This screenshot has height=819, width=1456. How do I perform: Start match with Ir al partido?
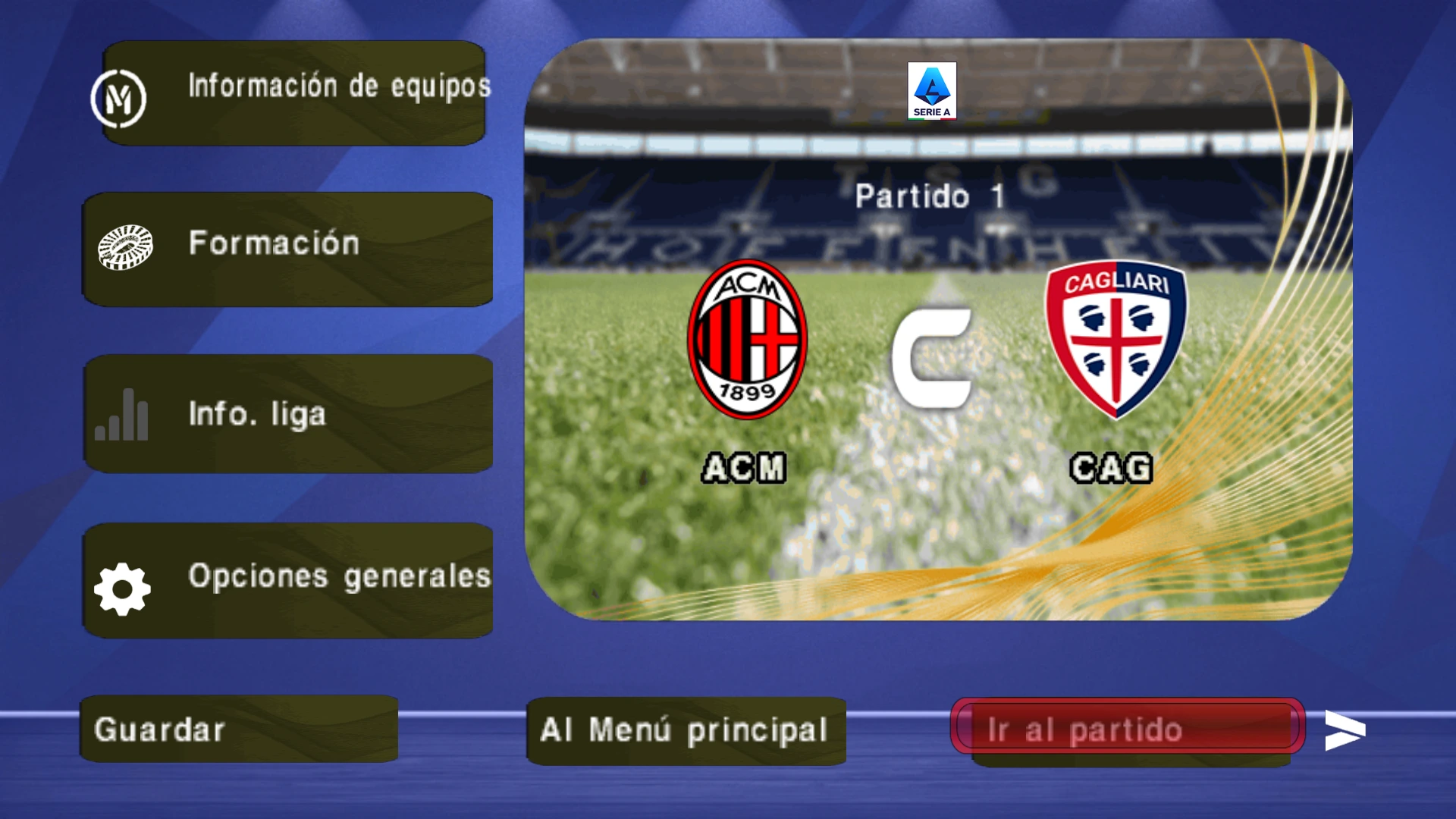click(x=1127, y=728)
